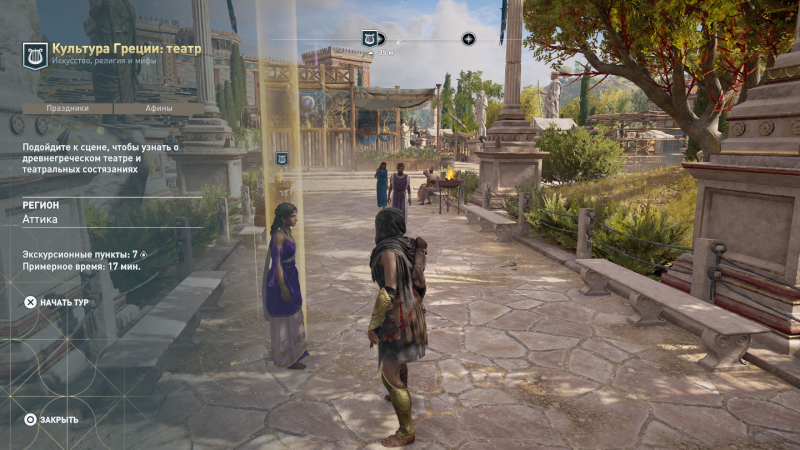Select the Праздники tag
Image resolution: width=800 pixels, height=450 pixels.
click(68, 108)
